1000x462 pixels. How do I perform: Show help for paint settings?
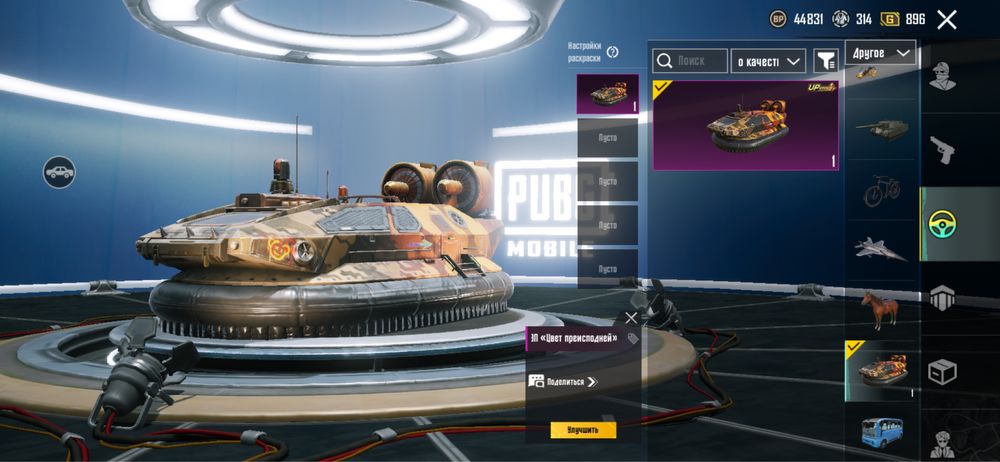612,52
